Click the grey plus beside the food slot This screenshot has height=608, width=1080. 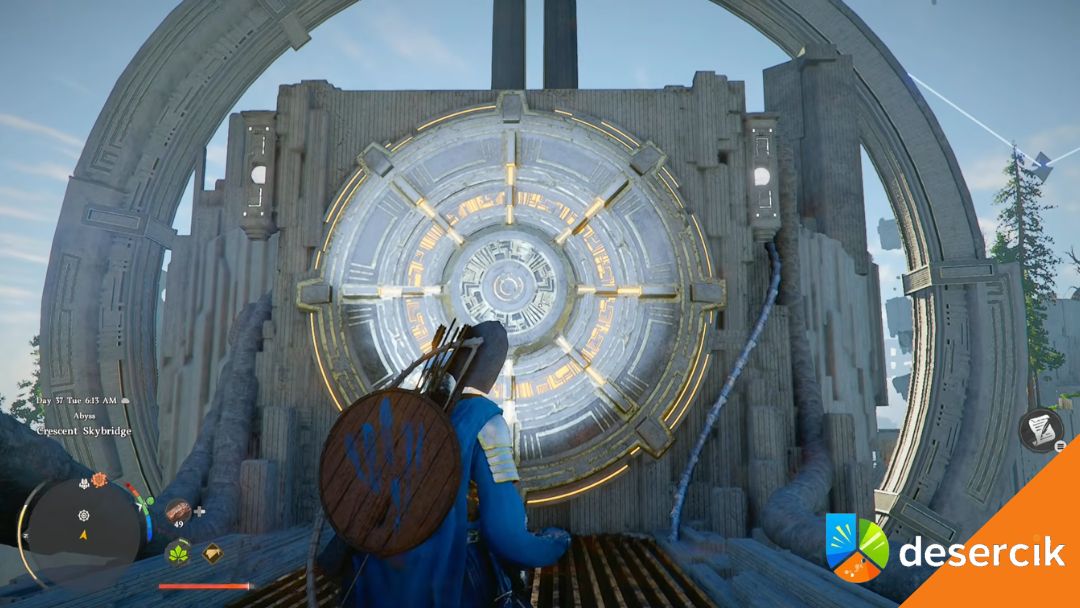[200, 511]
